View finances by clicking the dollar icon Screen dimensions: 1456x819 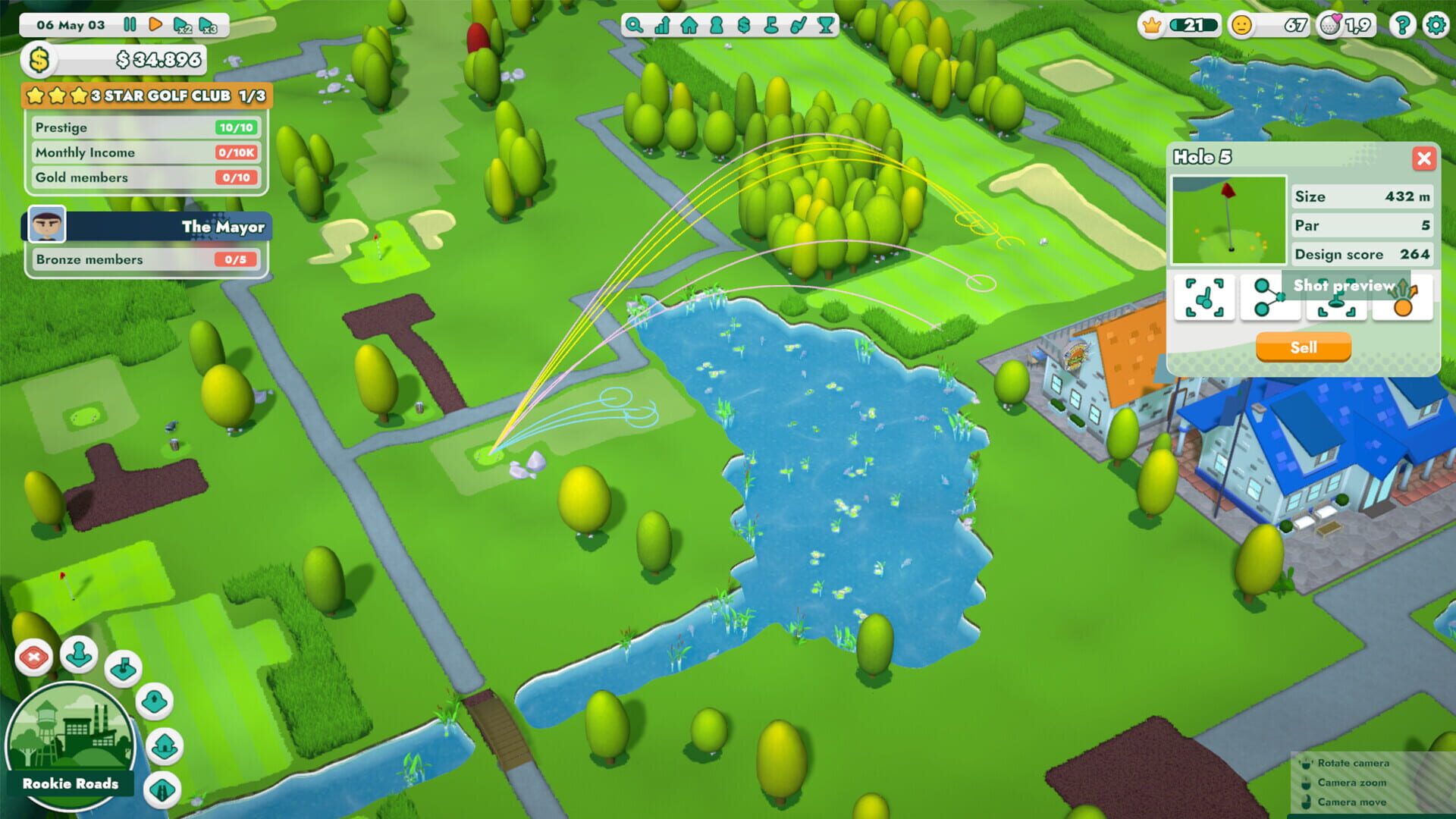click(744, 25)
